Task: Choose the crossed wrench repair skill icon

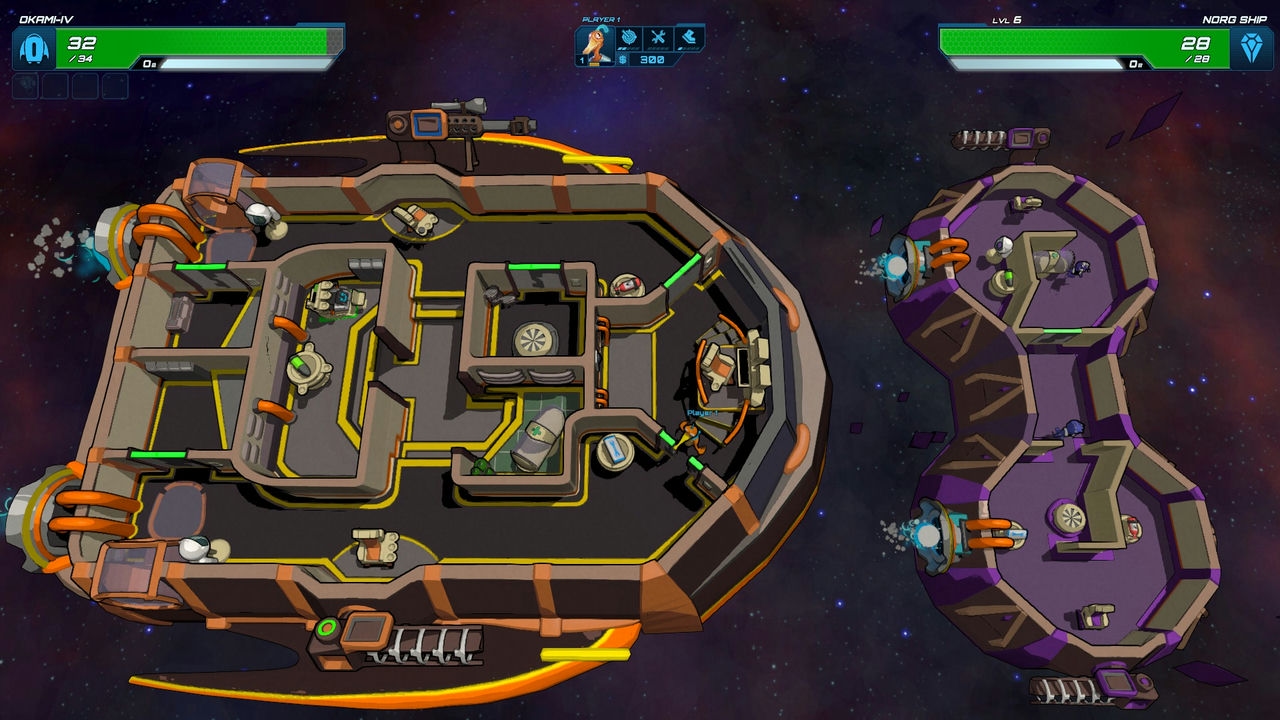Action: coord(659,39)
